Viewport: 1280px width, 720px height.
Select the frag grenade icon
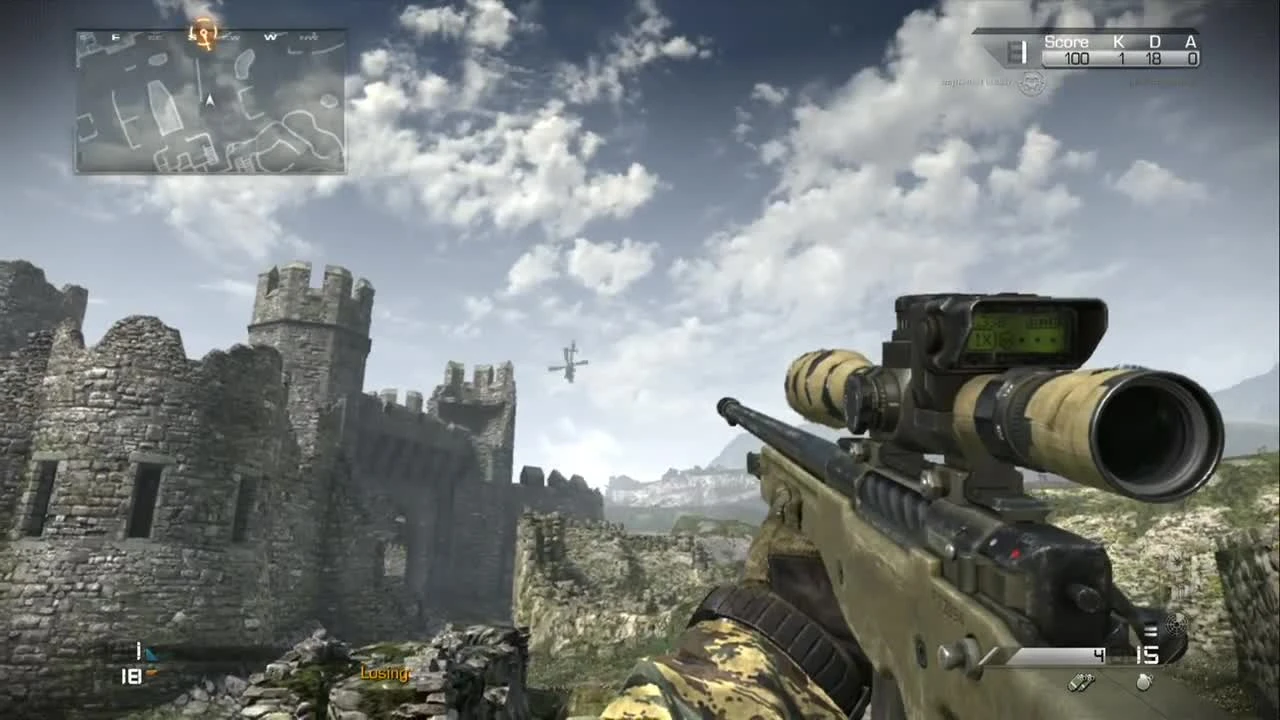1141,681
